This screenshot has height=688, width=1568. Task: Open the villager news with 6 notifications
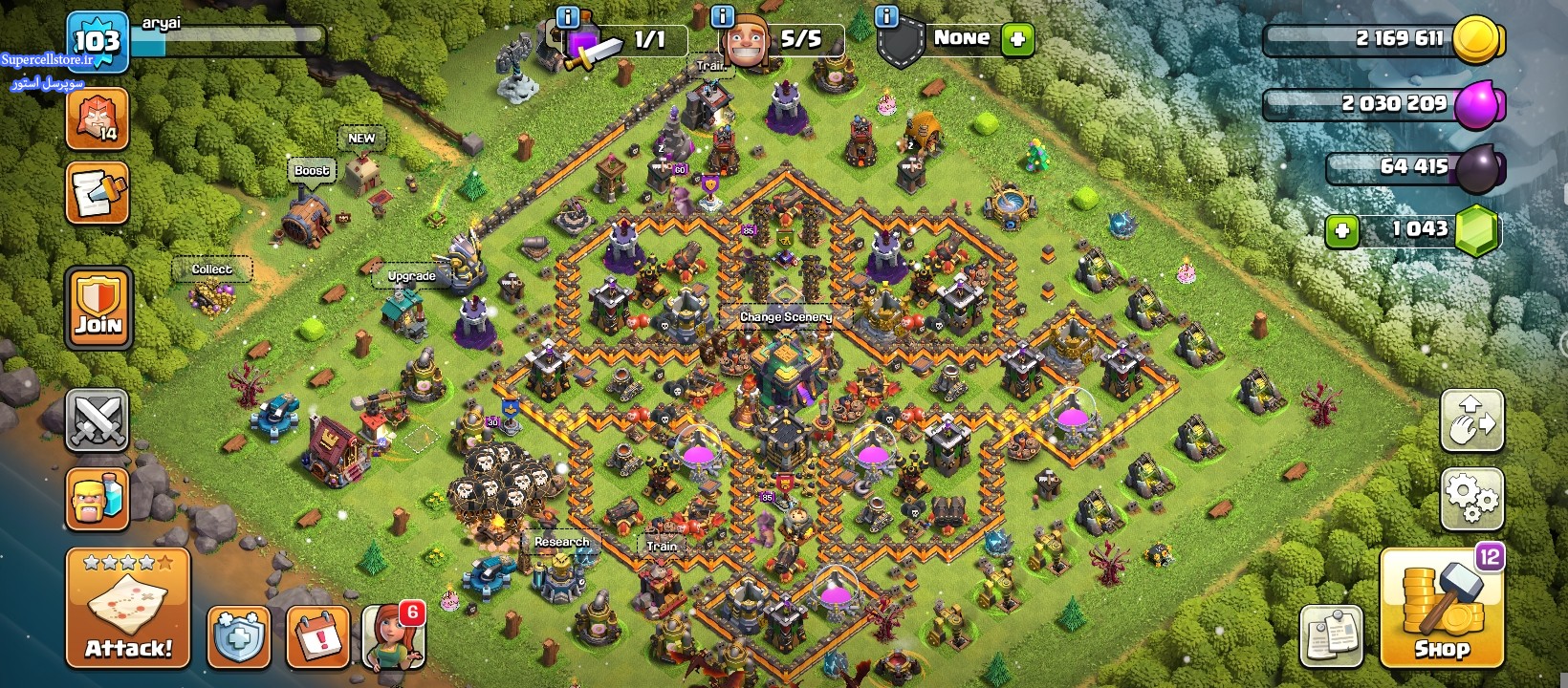[393, 635]
